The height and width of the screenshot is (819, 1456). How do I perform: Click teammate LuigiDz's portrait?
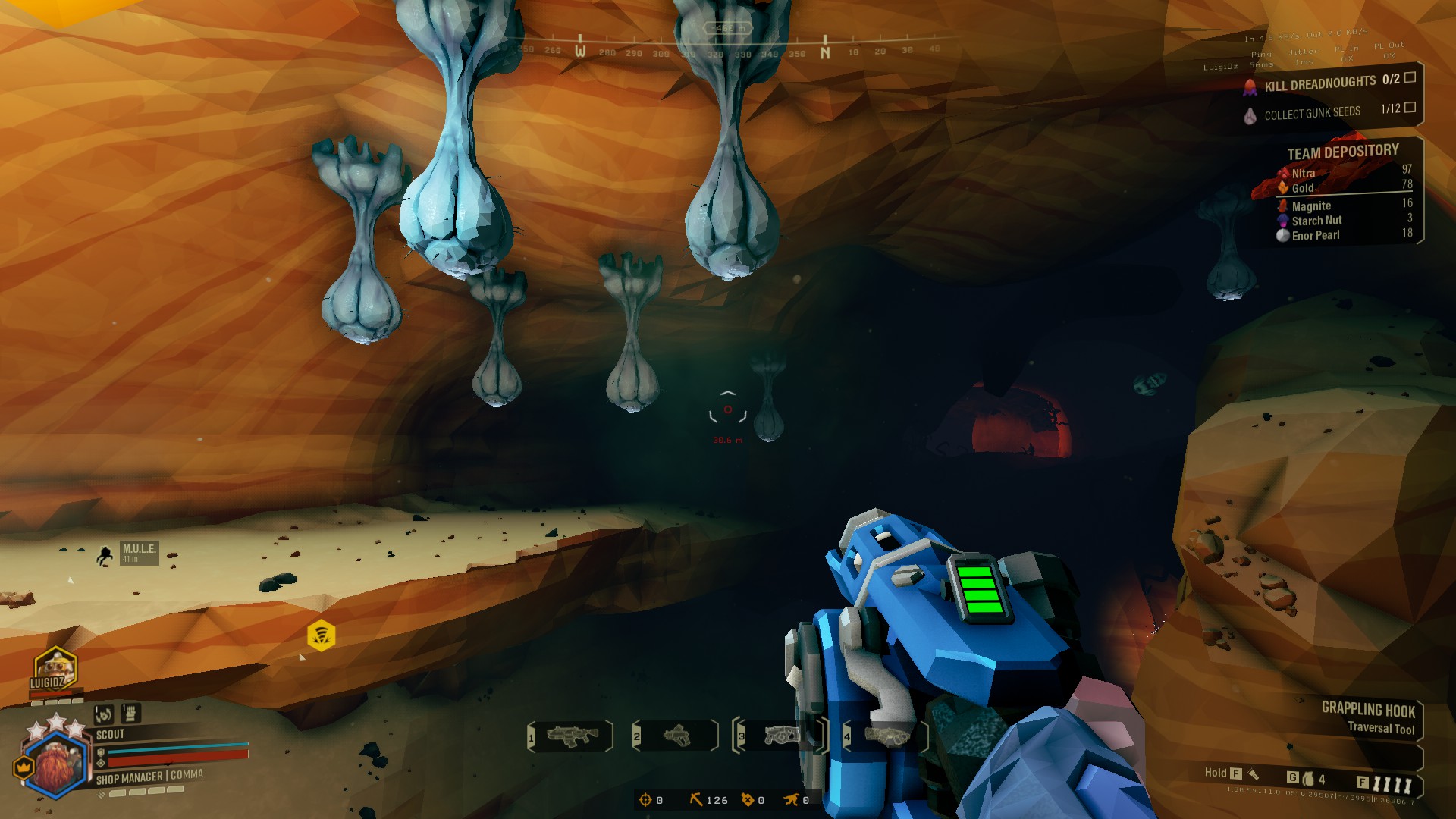(x=54, y=670)
